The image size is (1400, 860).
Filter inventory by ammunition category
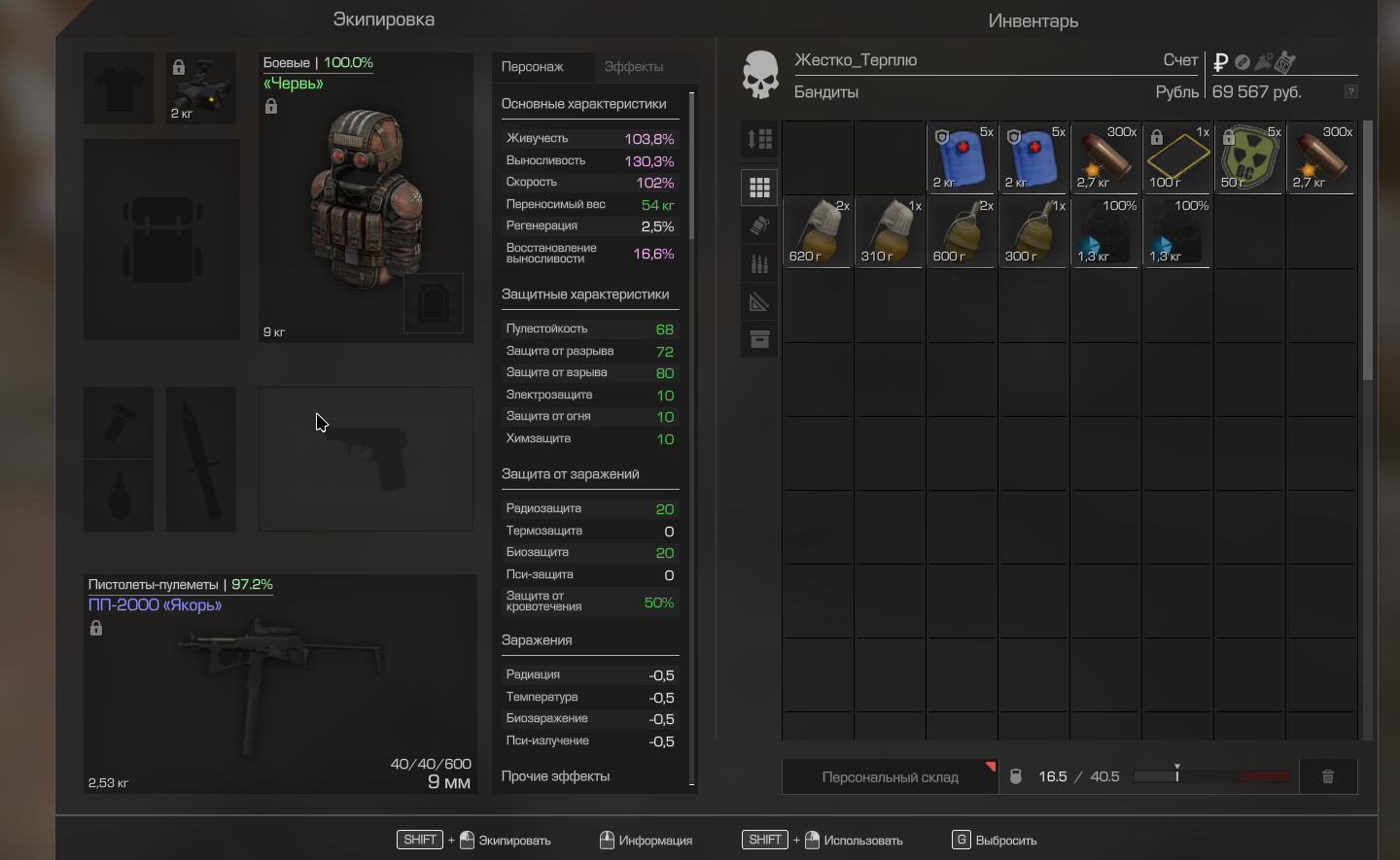(x=759, y=263)
